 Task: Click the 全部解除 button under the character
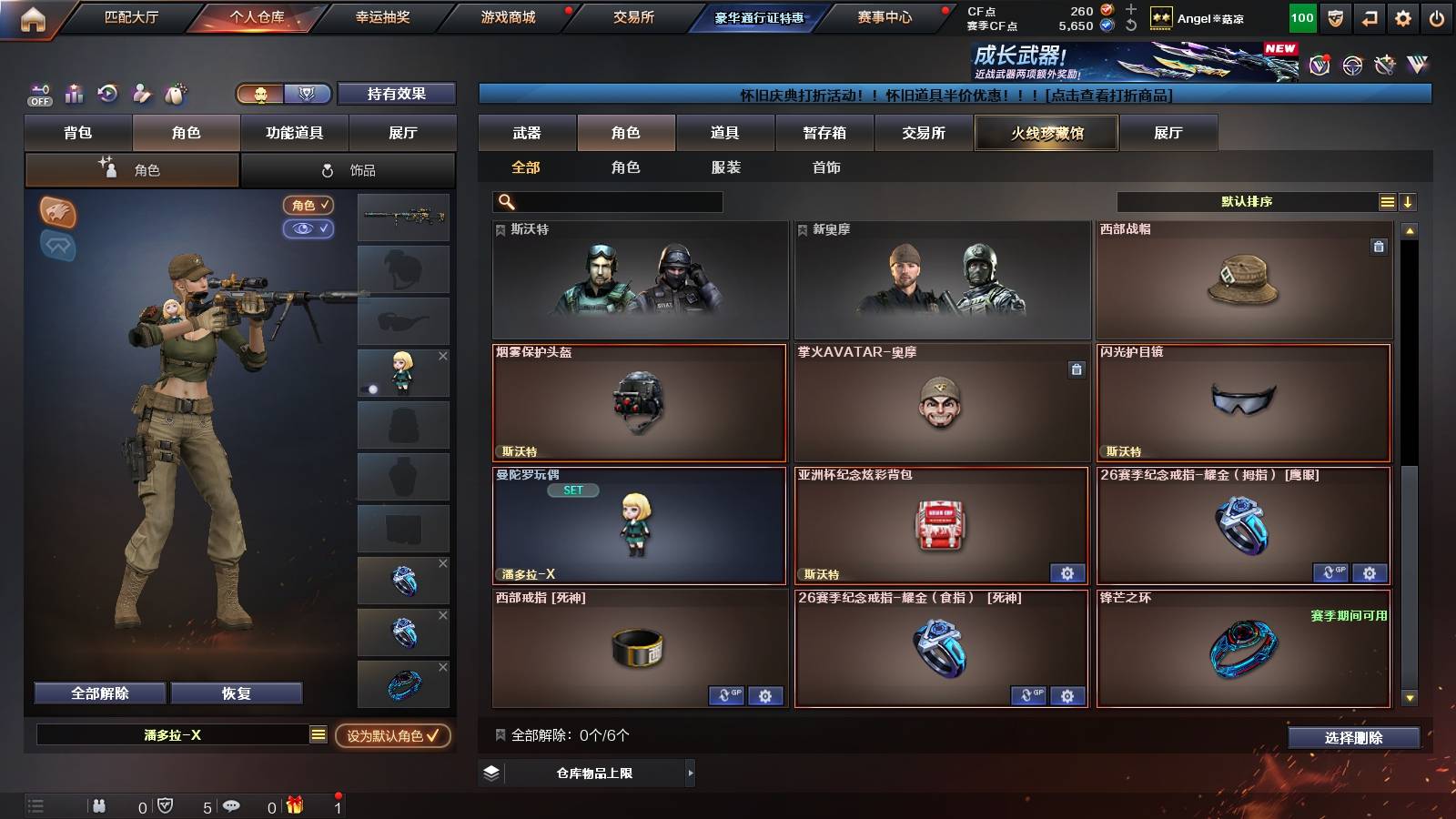tap(98, 693)
